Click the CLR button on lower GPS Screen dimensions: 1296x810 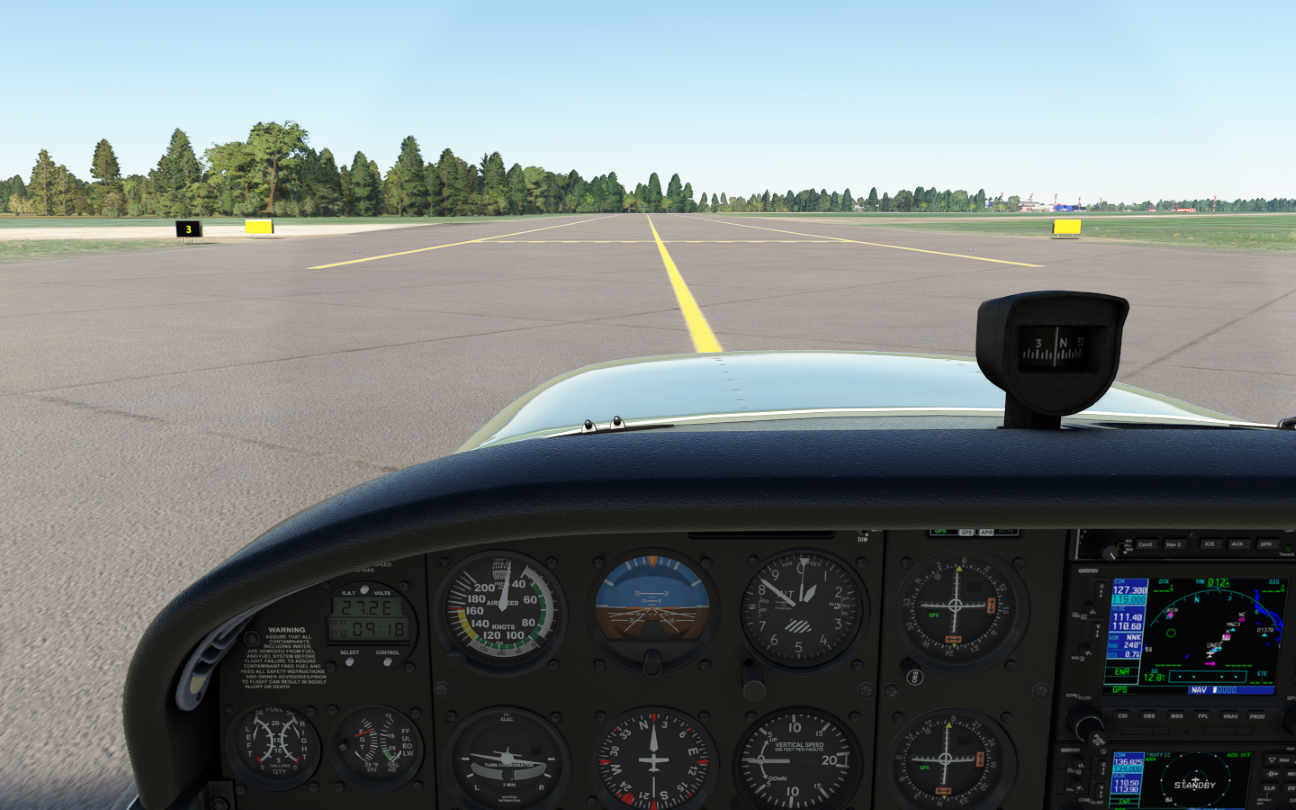pos(1269,788)
